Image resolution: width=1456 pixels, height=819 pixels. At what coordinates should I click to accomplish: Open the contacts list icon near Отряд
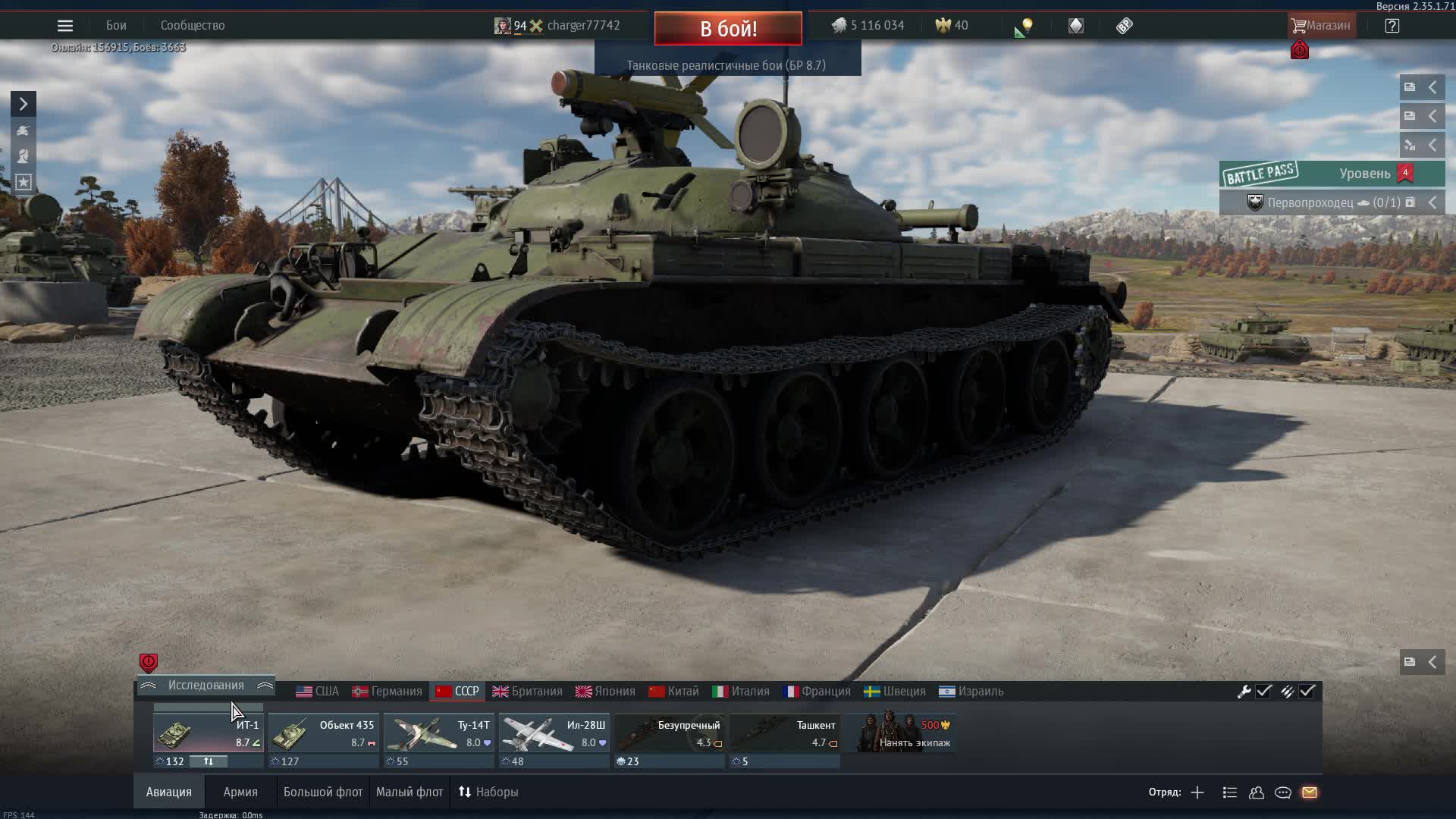tap(1256, 792)
